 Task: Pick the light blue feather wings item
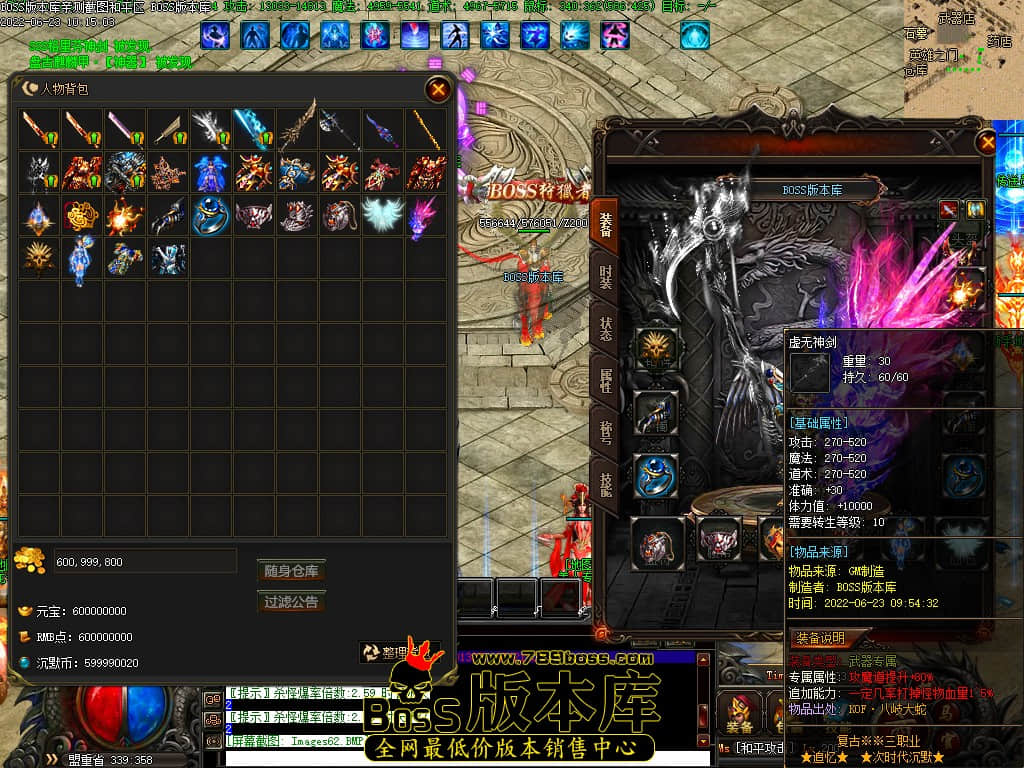pos(381,214)
